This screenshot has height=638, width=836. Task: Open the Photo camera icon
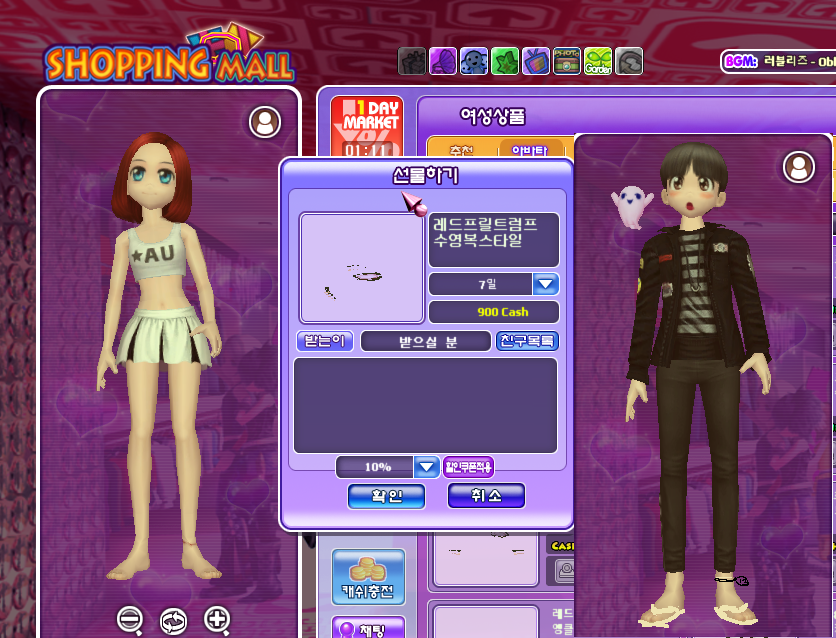[x=567, y=61]
